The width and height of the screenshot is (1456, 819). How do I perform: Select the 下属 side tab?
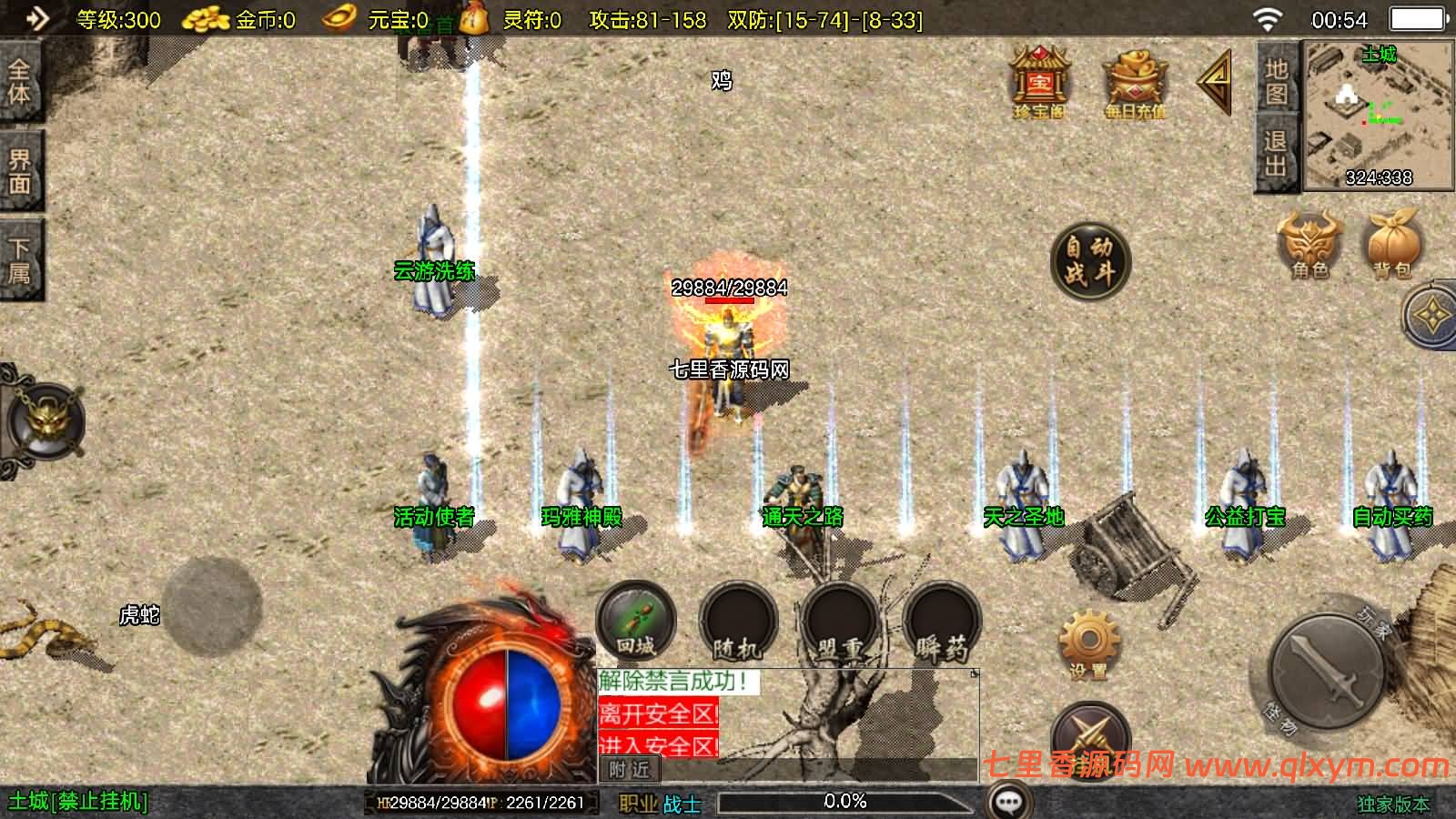tap(20, 259)
